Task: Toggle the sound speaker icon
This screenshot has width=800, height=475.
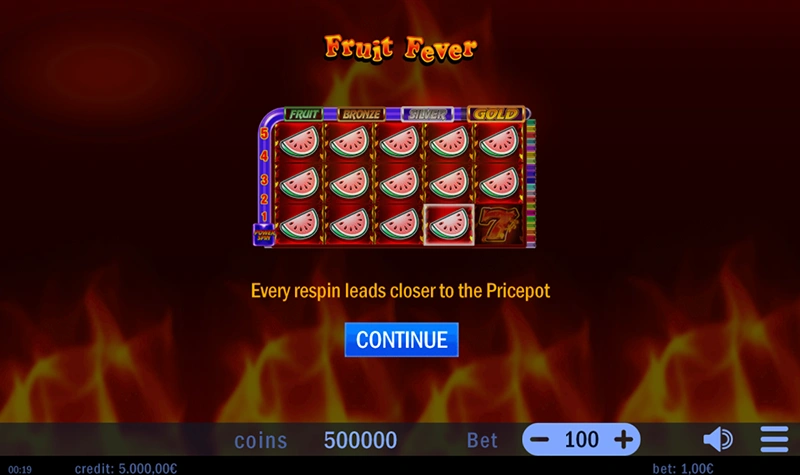Action: tap(717, 440)
